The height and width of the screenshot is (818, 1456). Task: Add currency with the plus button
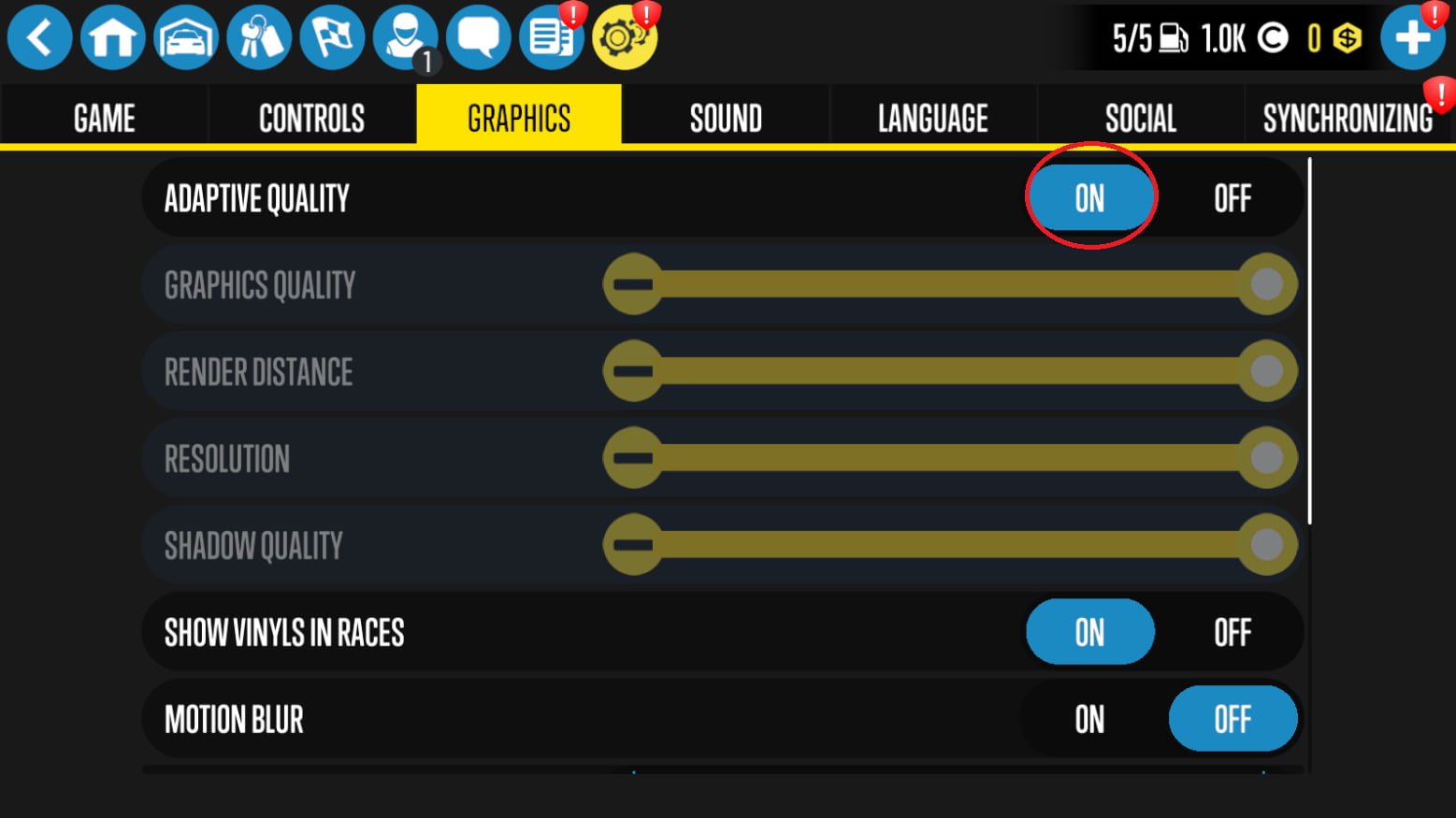(1412, 37)
